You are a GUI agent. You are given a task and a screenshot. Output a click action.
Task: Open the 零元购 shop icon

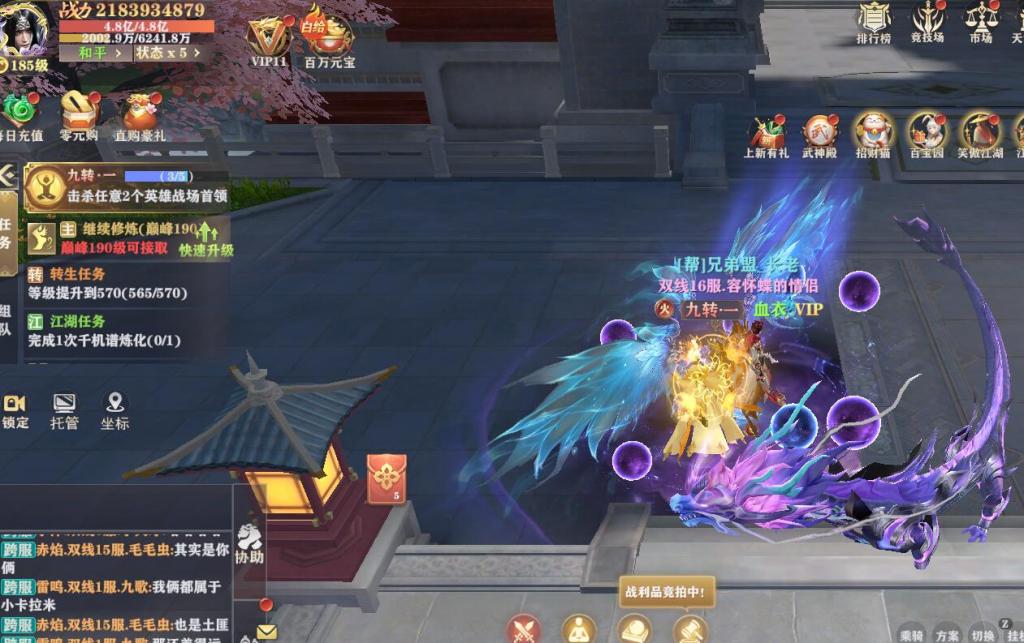pyautogui.click(x=78, y=113)
